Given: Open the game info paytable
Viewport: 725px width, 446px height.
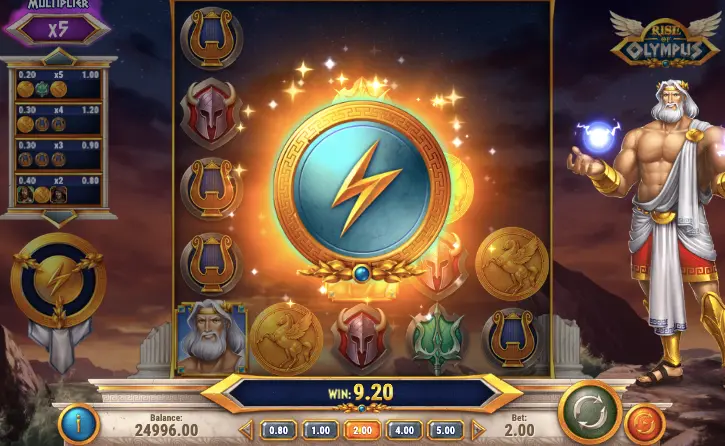Looking at the screenshot, I should (78, 423).
